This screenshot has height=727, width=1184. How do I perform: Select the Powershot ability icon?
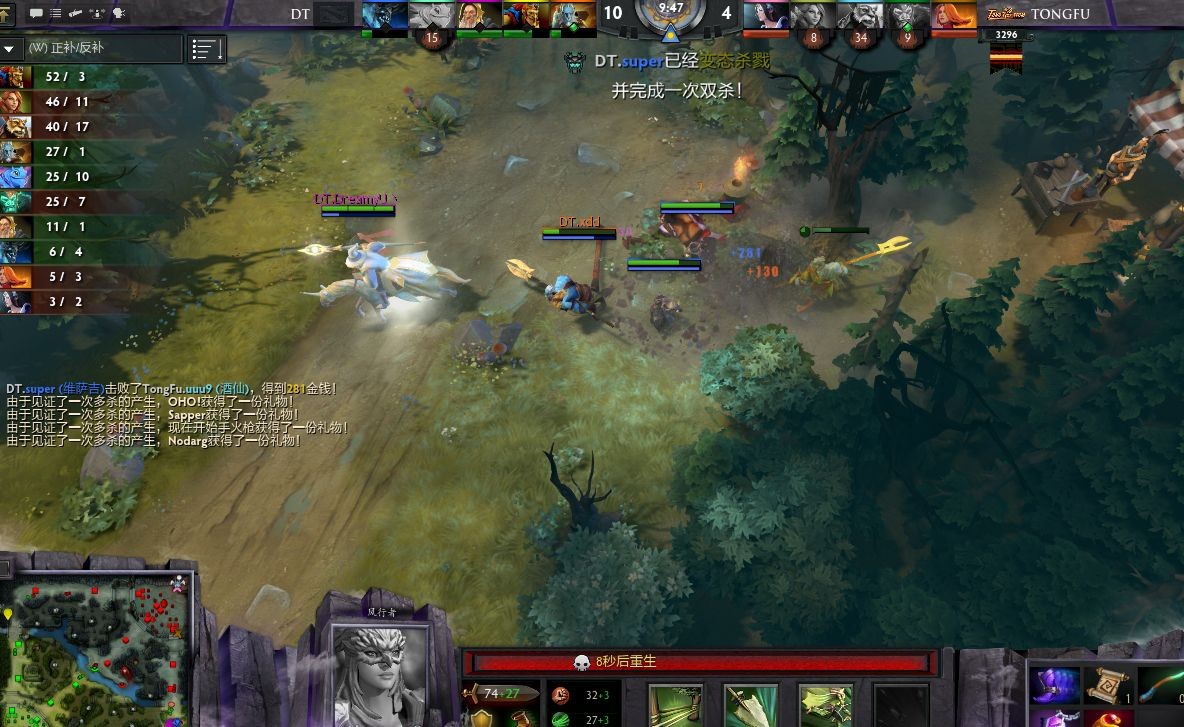click(x=750, y=705)
